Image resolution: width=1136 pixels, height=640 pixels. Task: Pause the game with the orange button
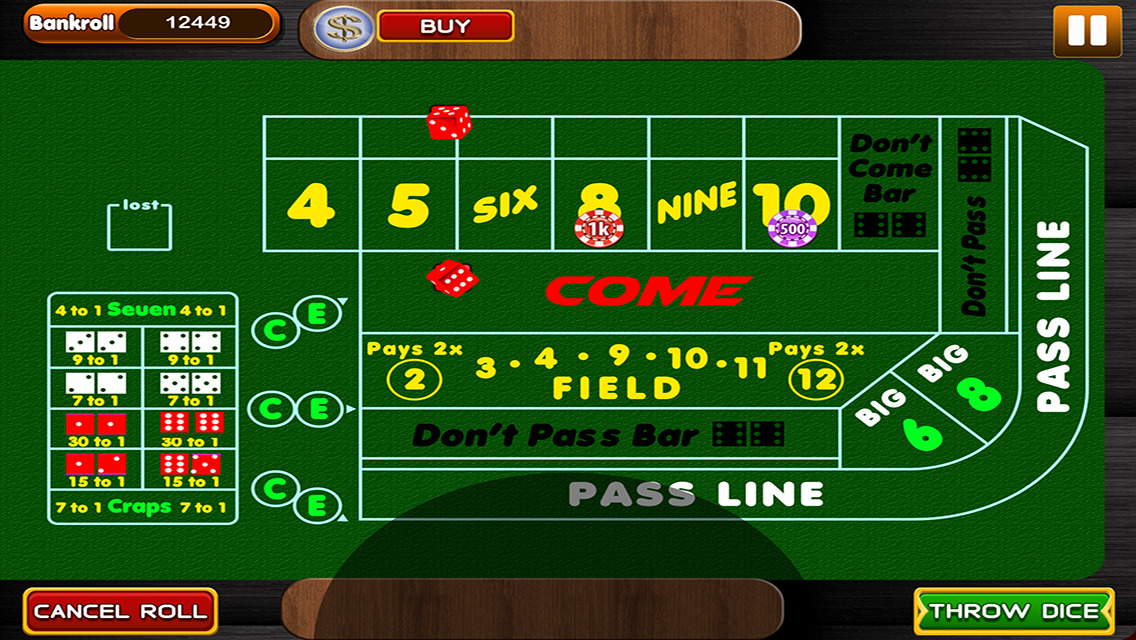coord(1087,30)
